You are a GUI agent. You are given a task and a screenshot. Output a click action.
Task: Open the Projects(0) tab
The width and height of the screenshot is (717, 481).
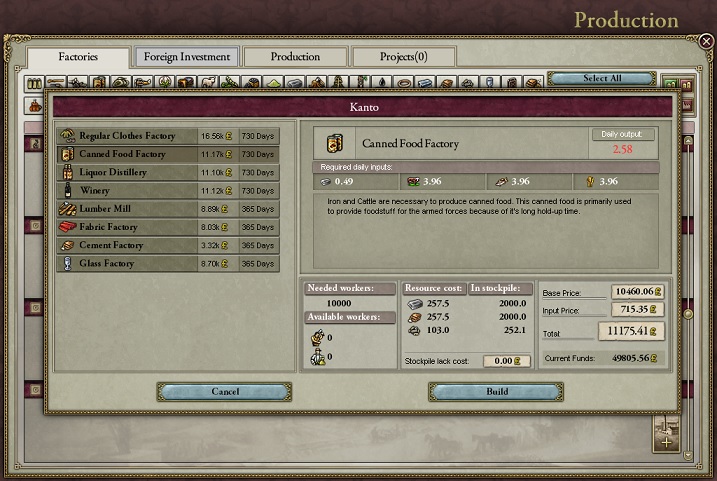[403, 57]
